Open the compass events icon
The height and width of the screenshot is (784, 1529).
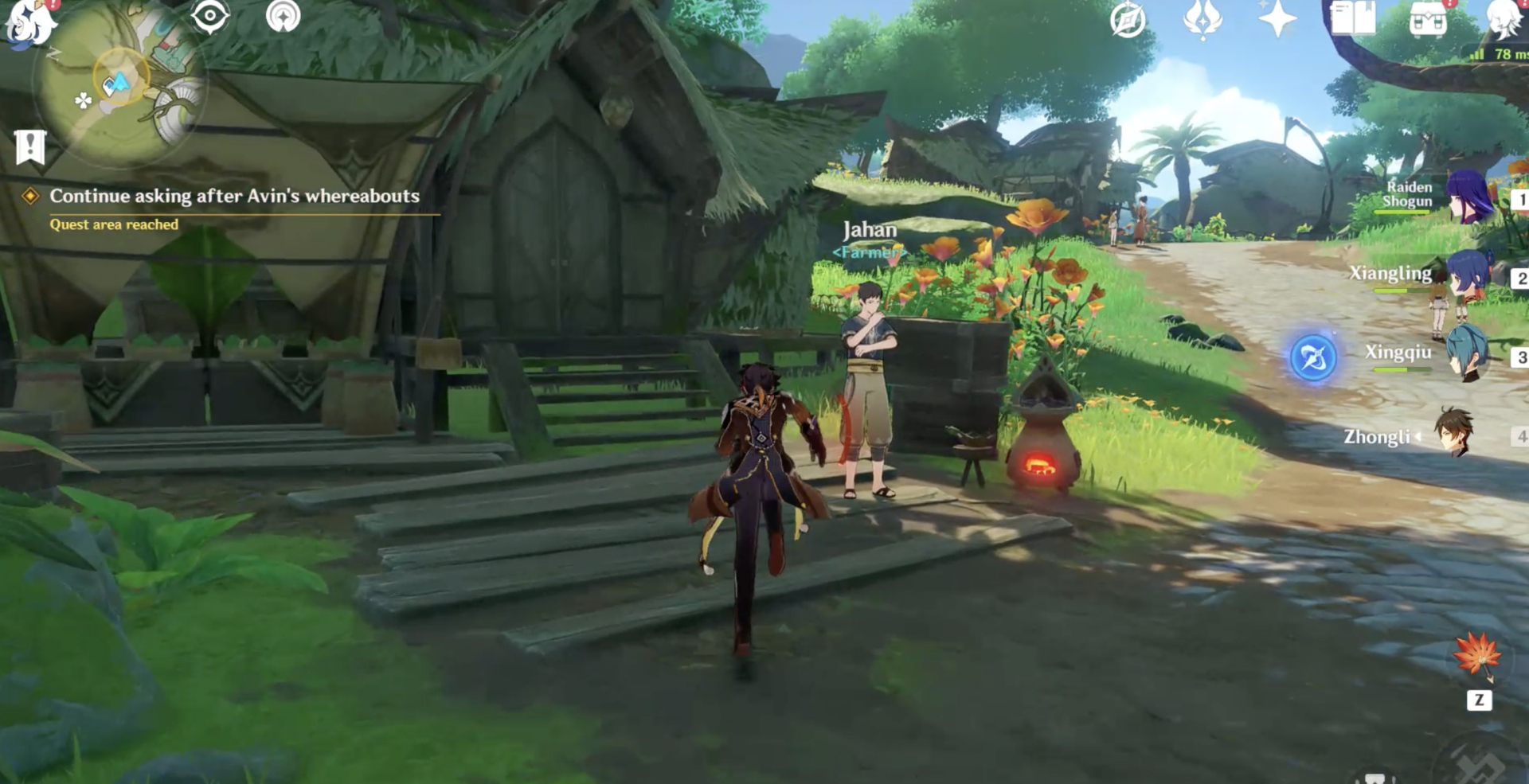tap(1128, 20)
